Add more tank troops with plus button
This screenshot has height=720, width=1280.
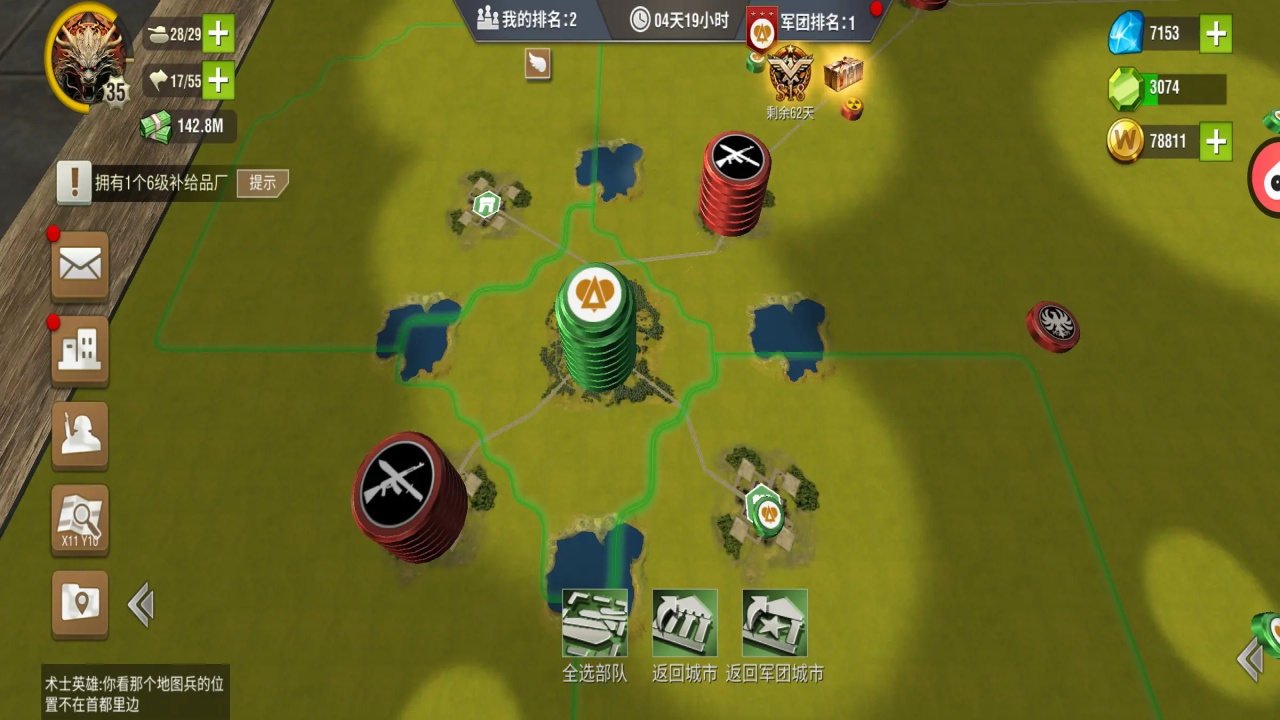pos(218,35)
